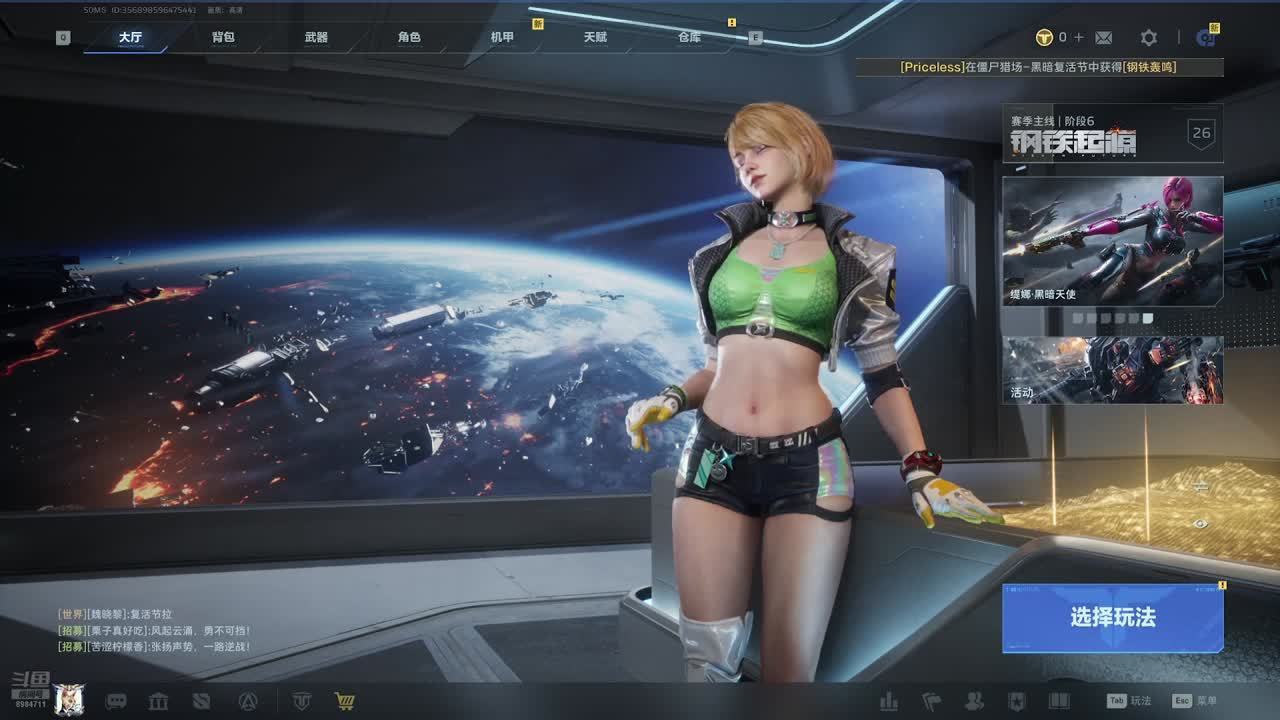This screenshot has width=1280, height=720.
Task: Open settings with the gear icon
Action: (1149, 38)
